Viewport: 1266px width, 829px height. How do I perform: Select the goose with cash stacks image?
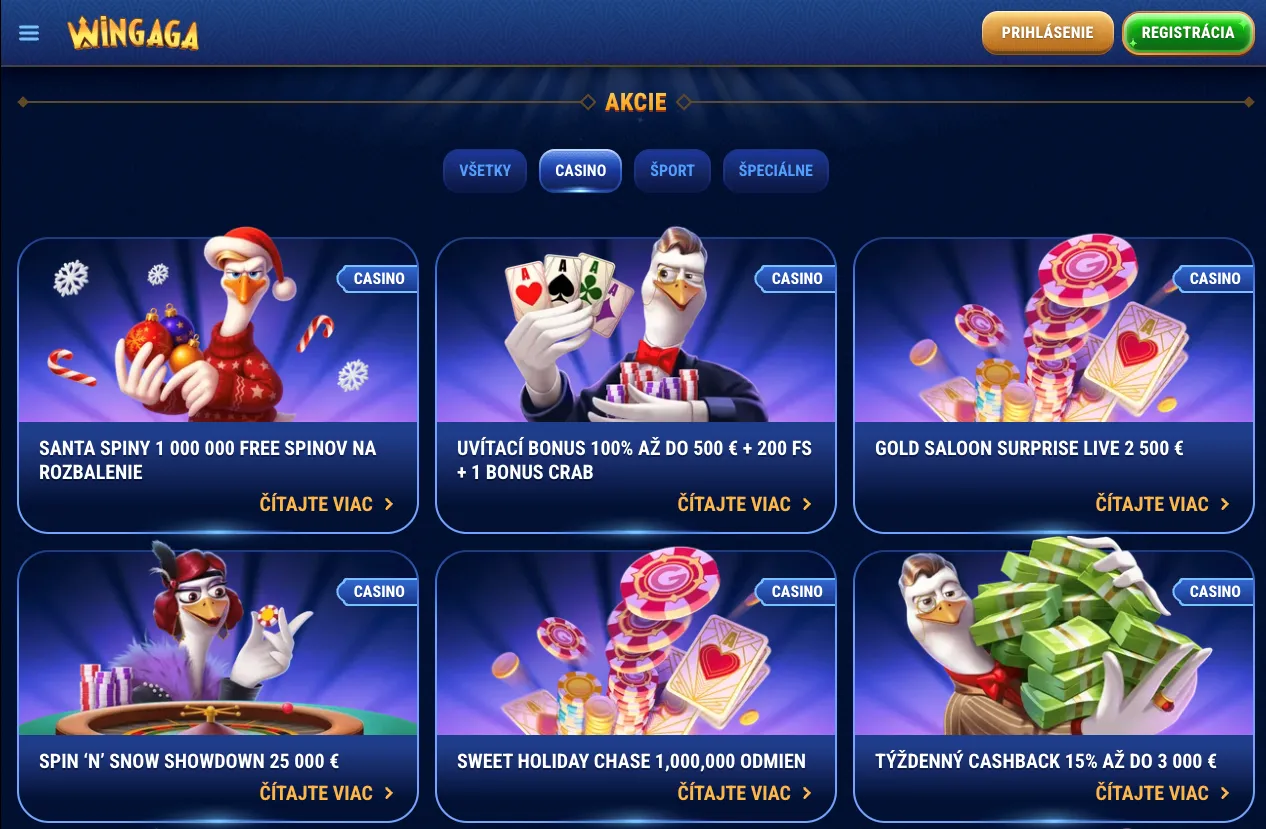click(x=1053, y=645)
